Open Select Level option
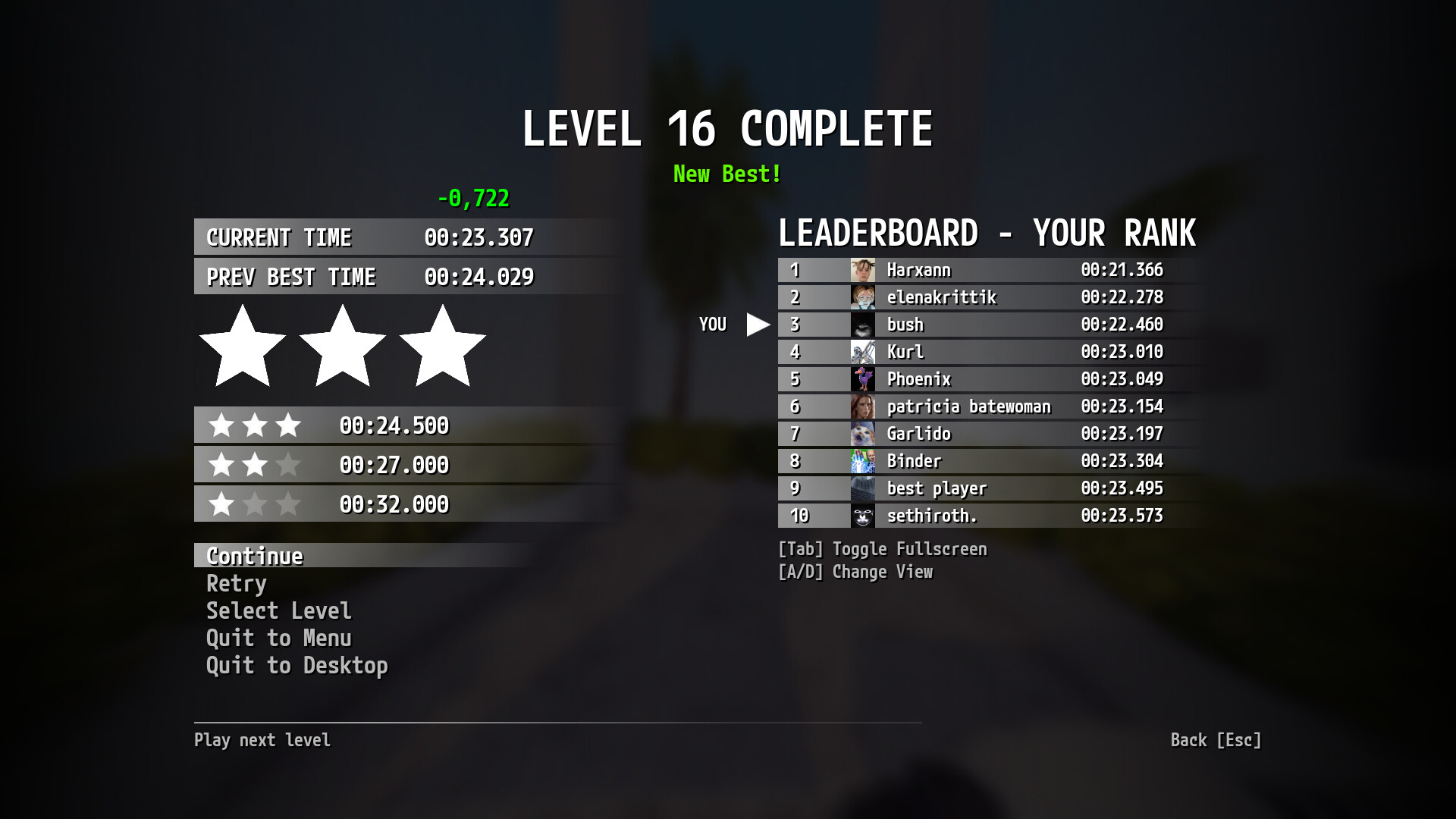This screenshot has height=819, width=1456. [x=278, y=611]
